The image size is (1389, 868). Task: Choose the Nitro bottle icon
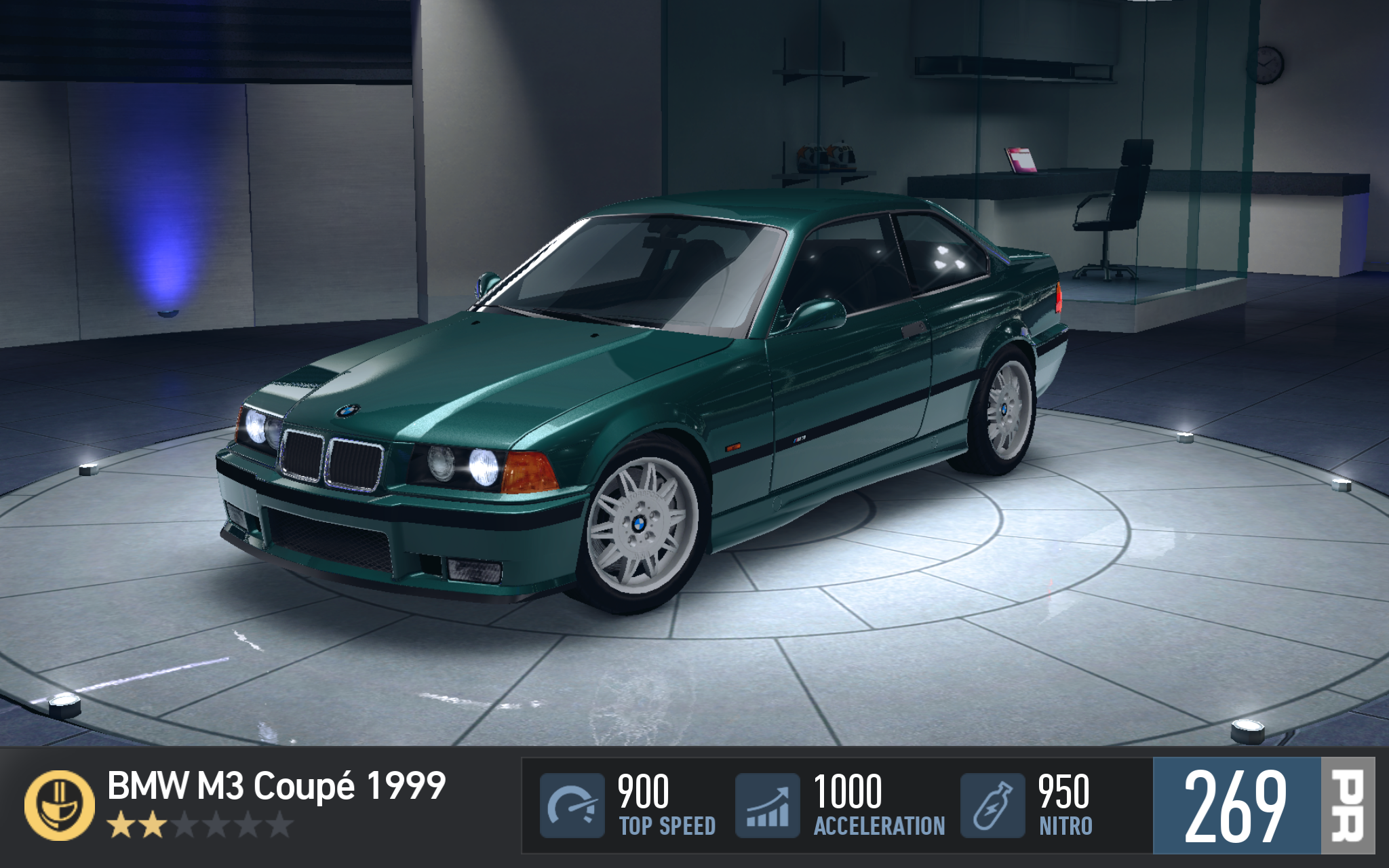(992, 805)
